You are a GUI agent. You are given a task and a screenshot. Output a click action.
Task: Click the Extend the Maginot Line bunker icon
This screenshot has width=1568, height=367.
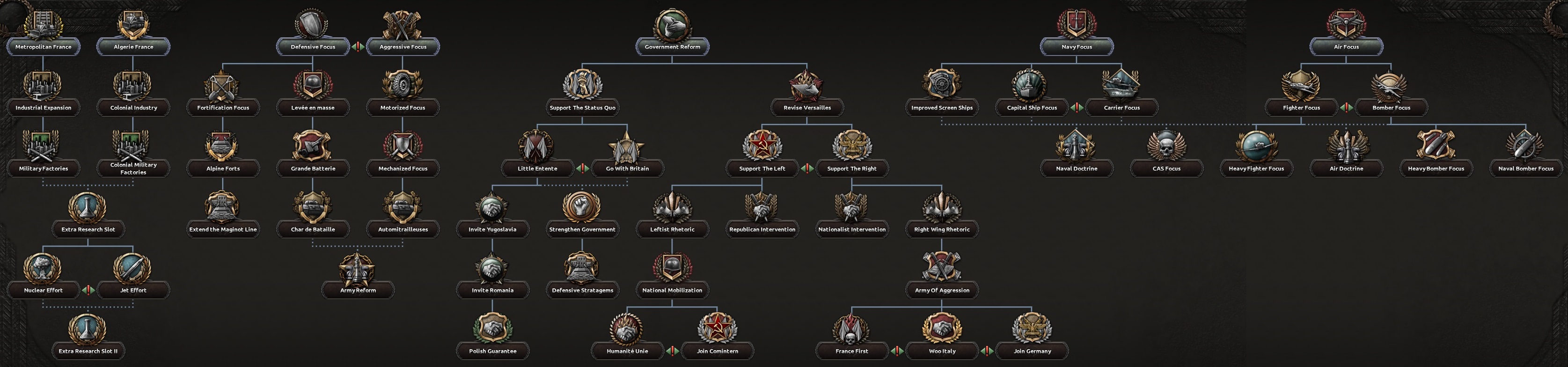click(223, 207)
